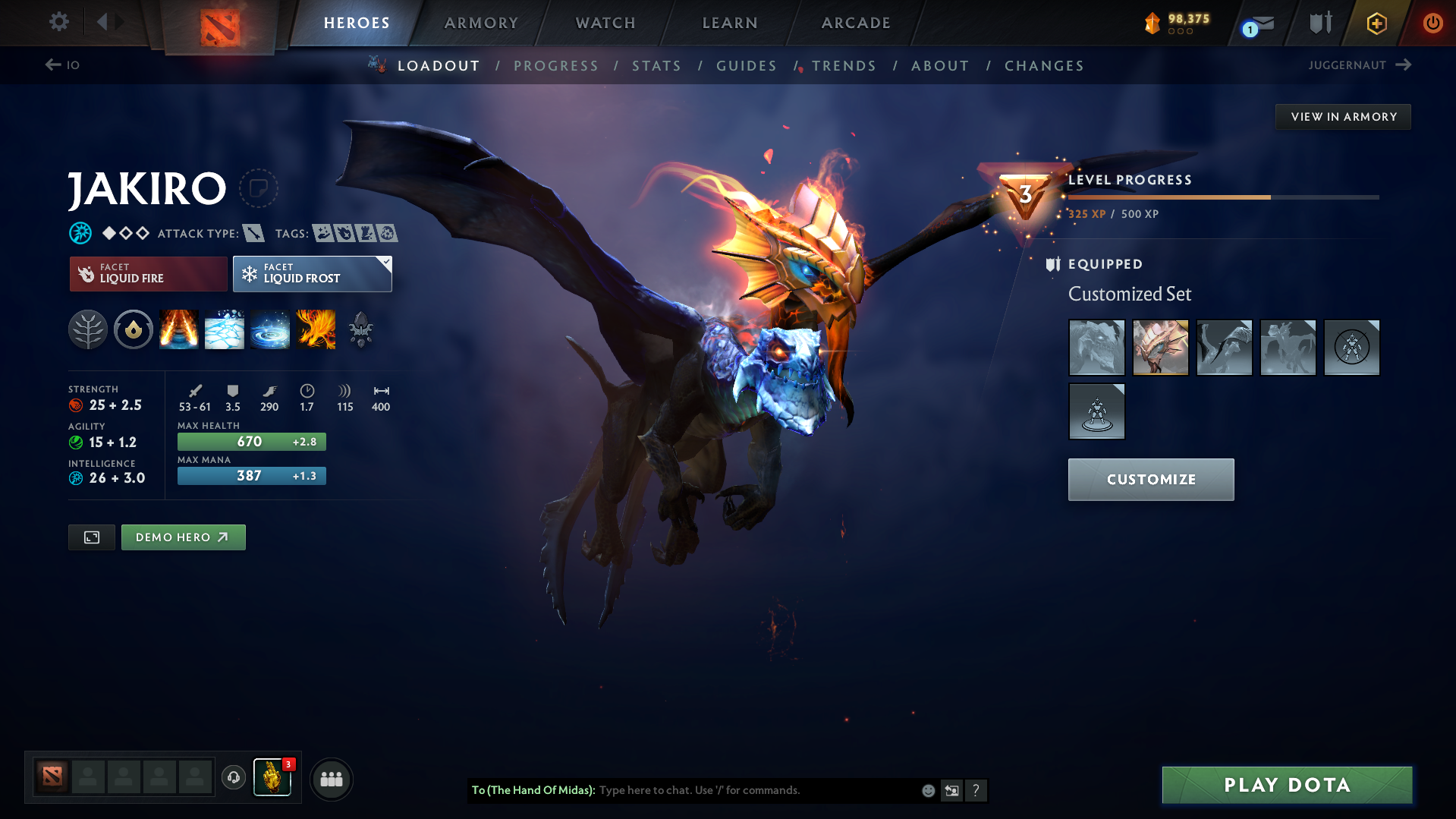Click the Battle Pass plus icon
Screen dimensions: 1456x819
coord(1376,23)
